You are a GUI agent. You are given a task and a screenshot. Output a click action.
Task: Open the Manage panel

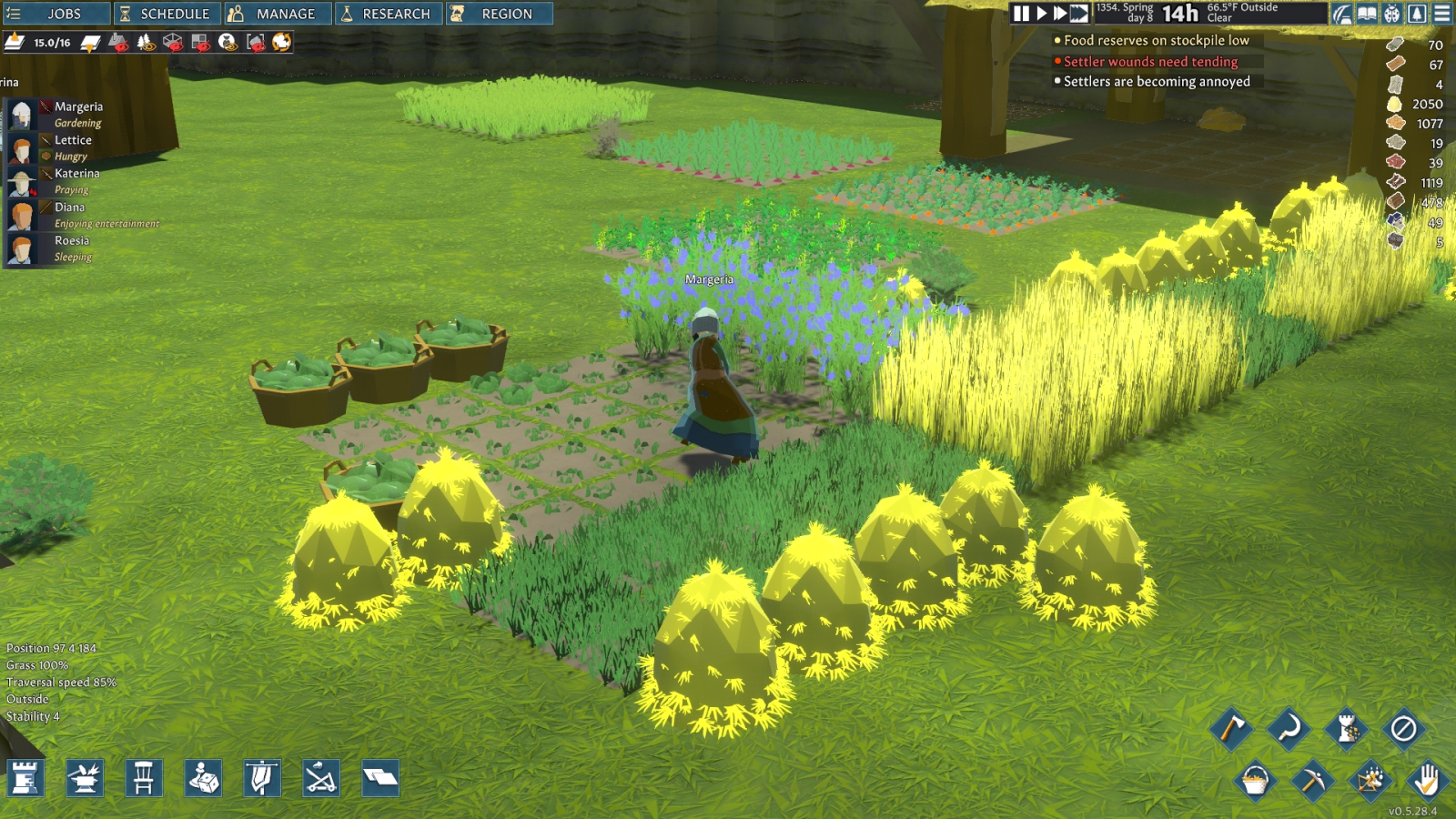click(x=274, y=14)
